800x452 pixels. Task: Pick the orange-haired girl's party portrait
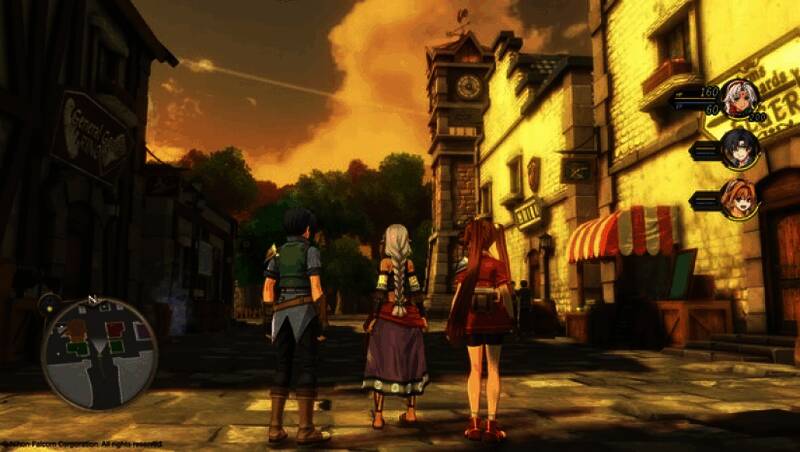(740, 198)
